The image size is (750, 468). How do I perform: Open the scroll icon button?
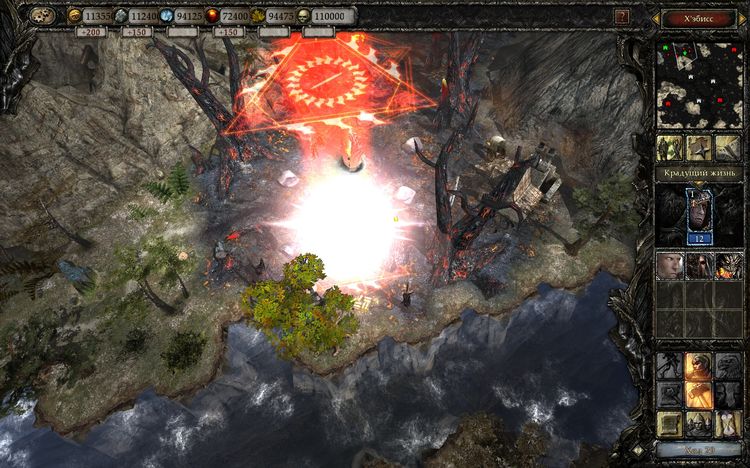point(670,422)
